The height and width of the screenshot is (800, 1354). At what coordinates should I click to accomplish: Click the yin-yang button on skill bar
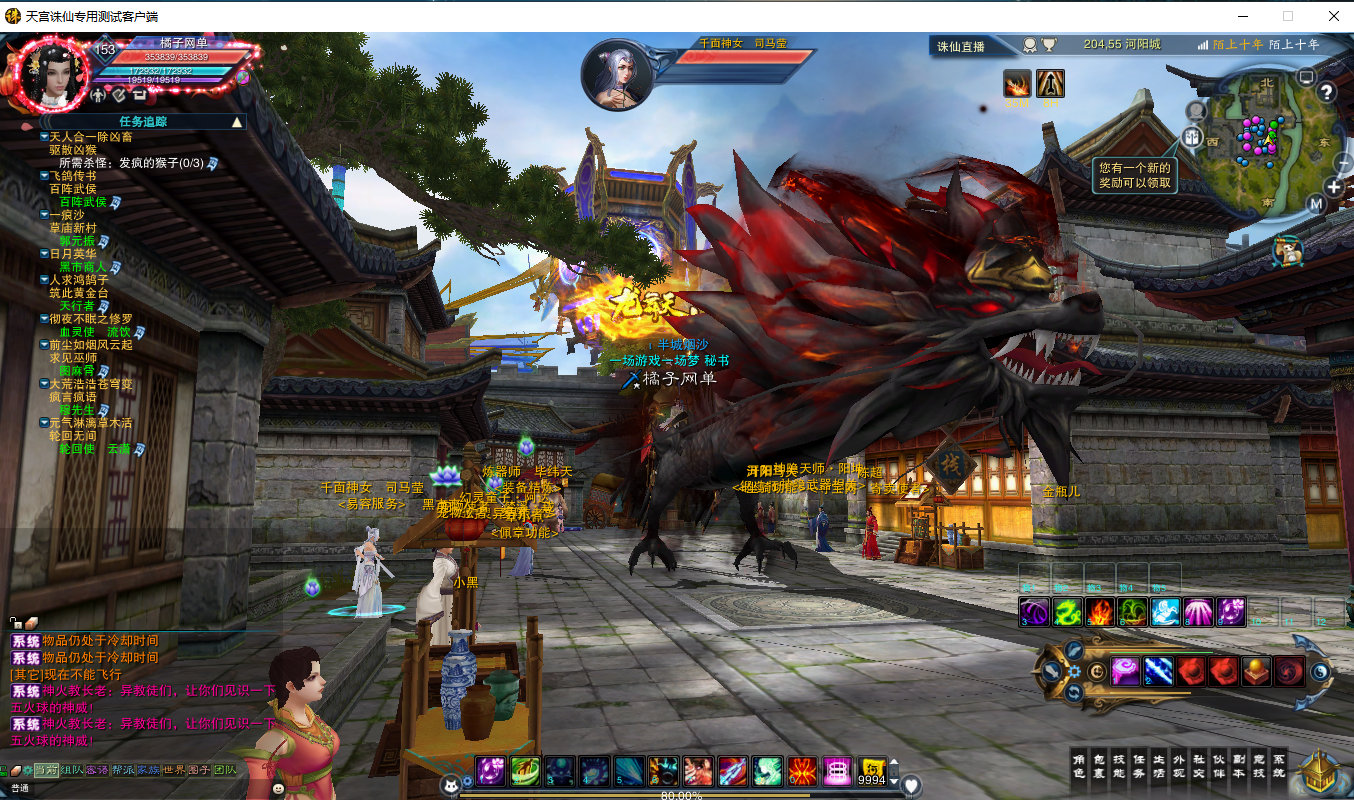(1319, 672)
